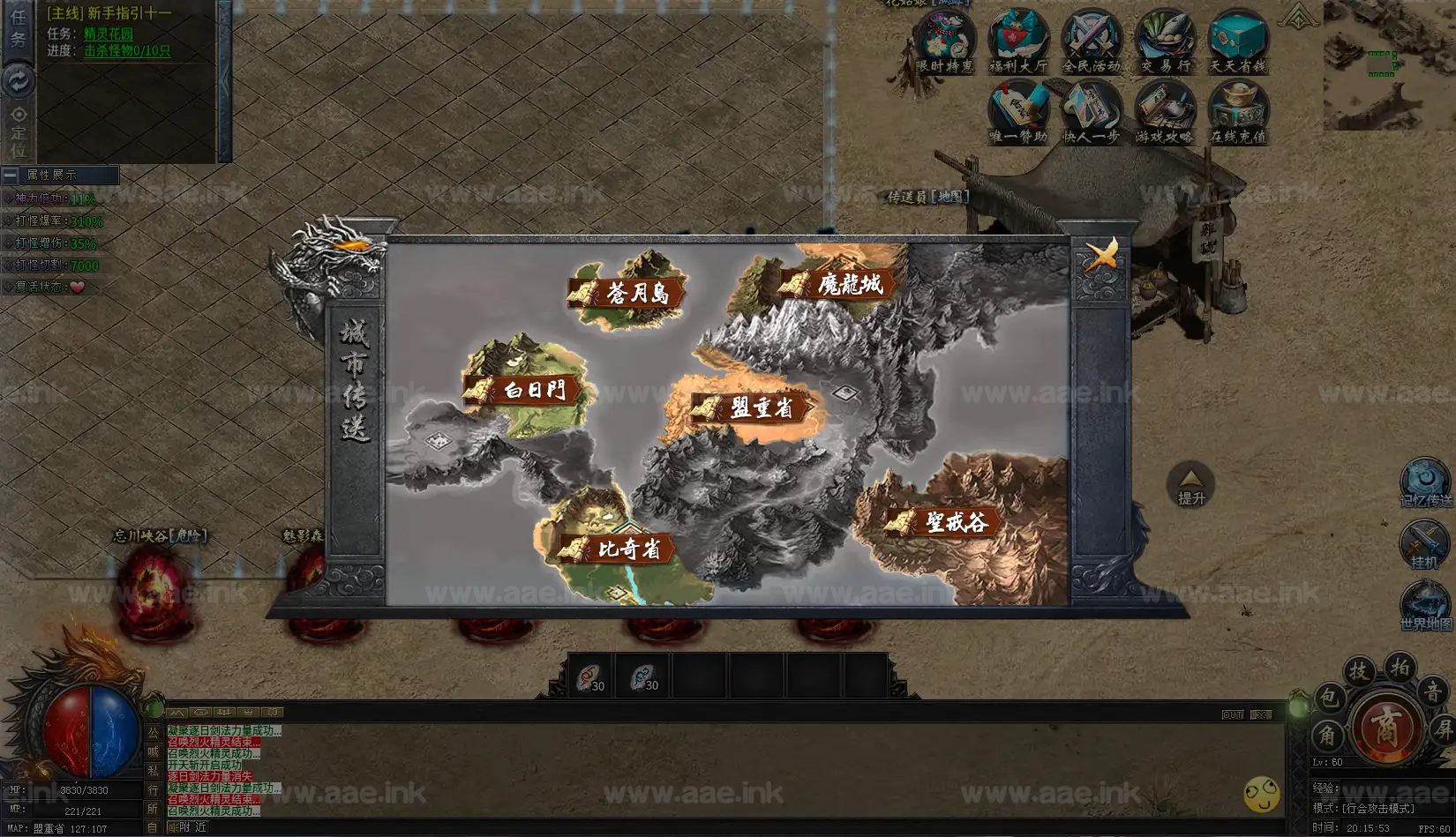The height and width of the screenshot is (837, 1456).
Task: Teleport to 望城谷
Action: pos(946,522)
